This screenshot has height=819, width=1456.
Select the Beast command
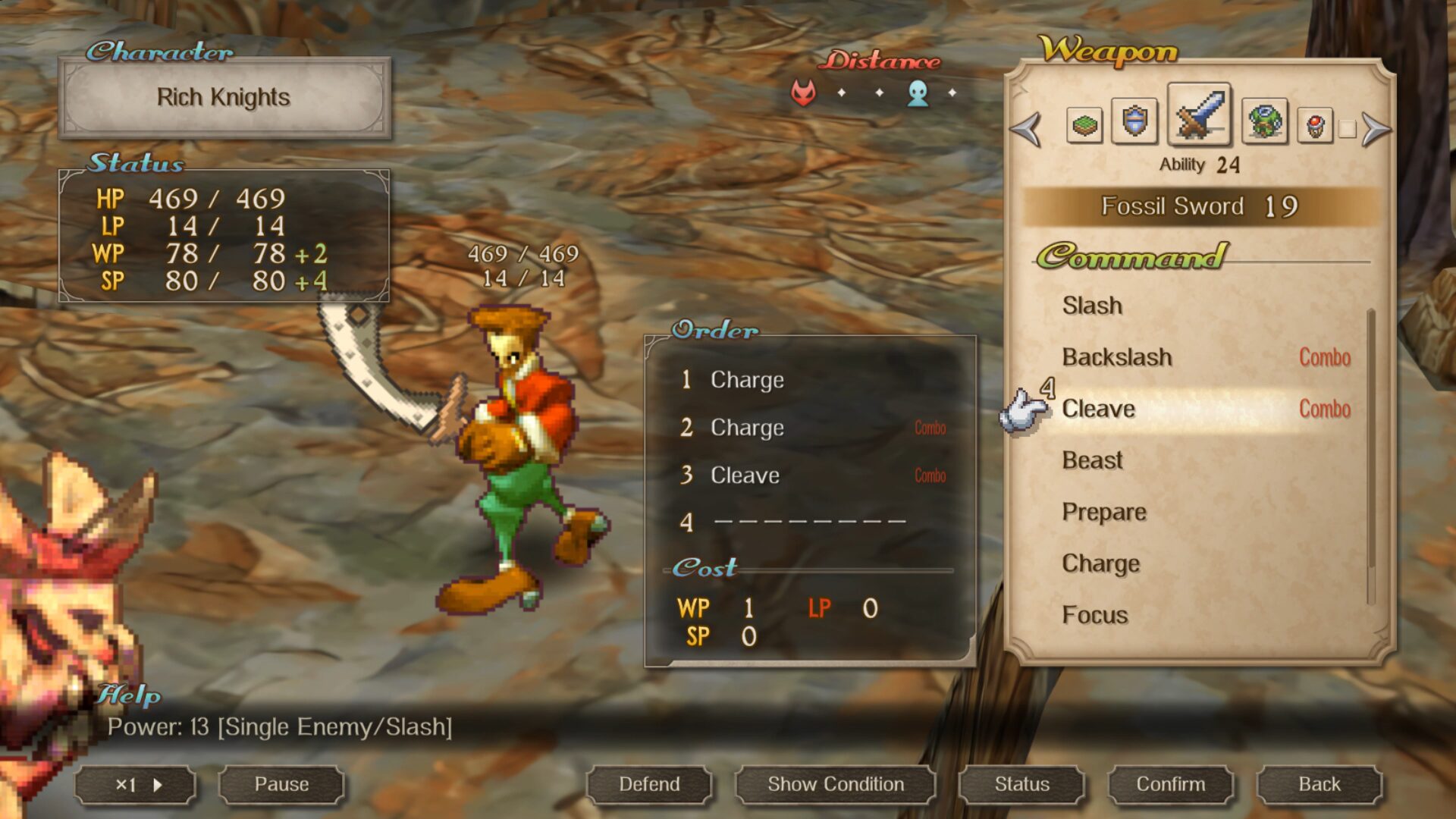pyautogui.click(x=1092, y=460)
